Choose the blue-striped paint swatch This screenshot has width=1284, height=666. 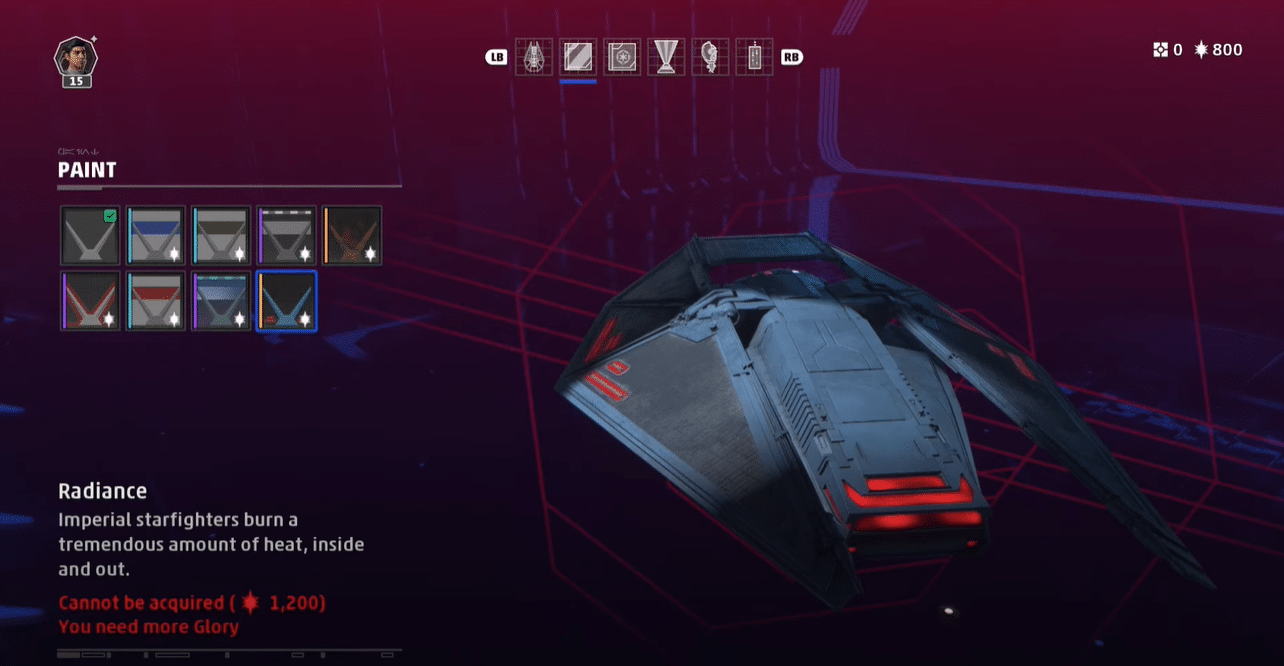(x=156, y=236)
